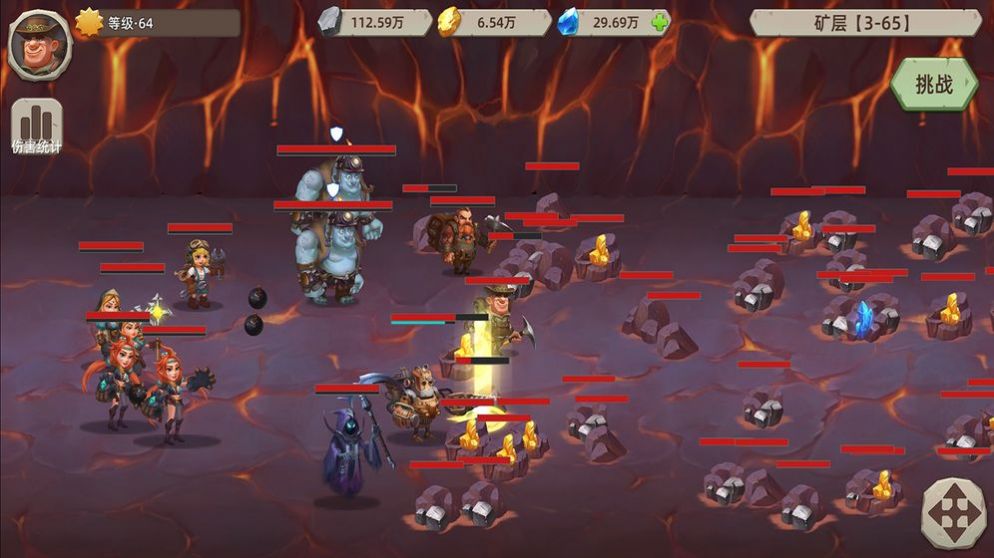Image resolution: width=994 pixels, height=558 pixels.
Task: Open the 矿层【3-65】 mine level banner
Action: click(866, 22)
